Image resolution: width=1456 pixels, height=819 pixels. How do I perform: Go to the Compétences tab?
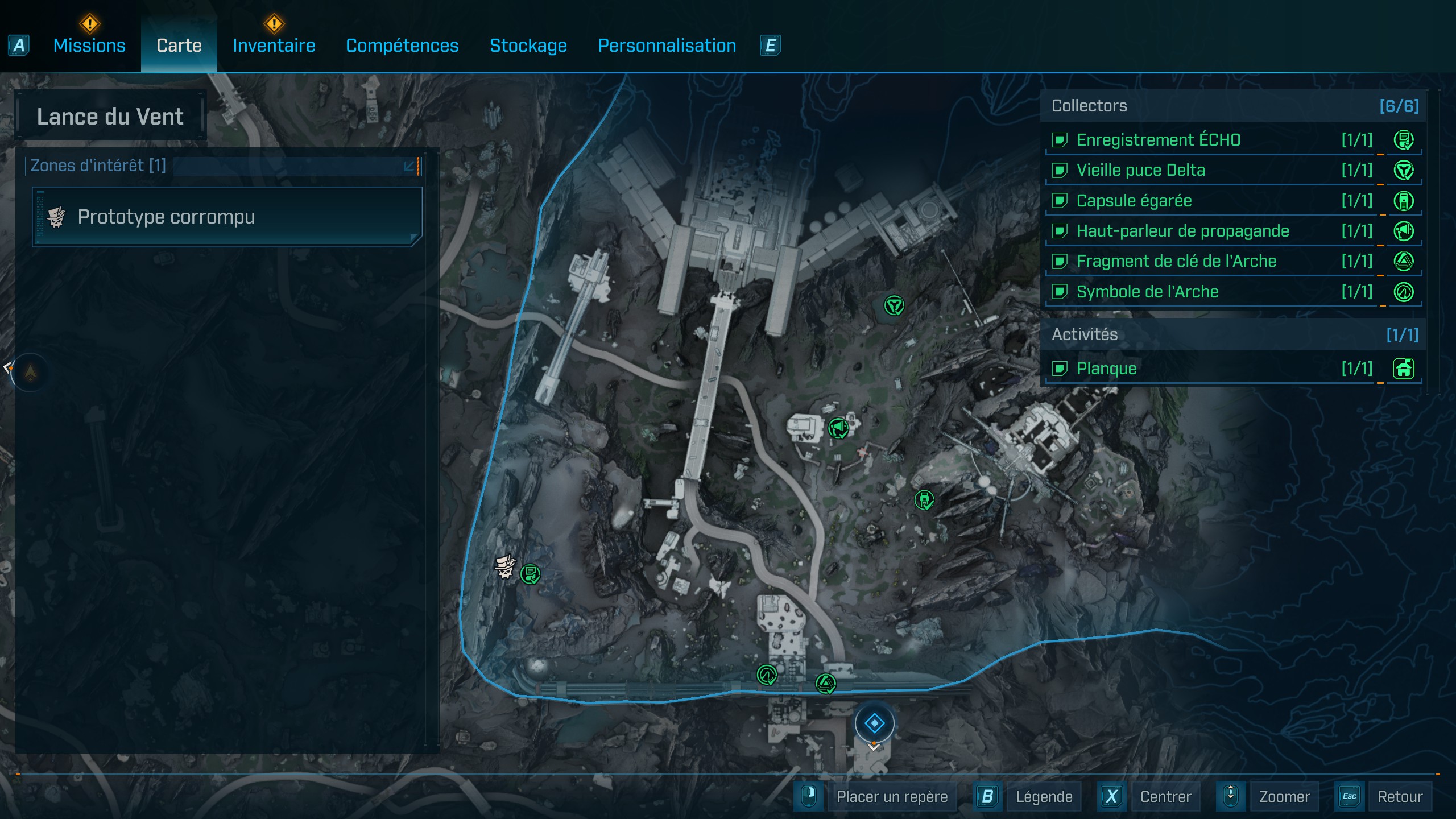402,45
